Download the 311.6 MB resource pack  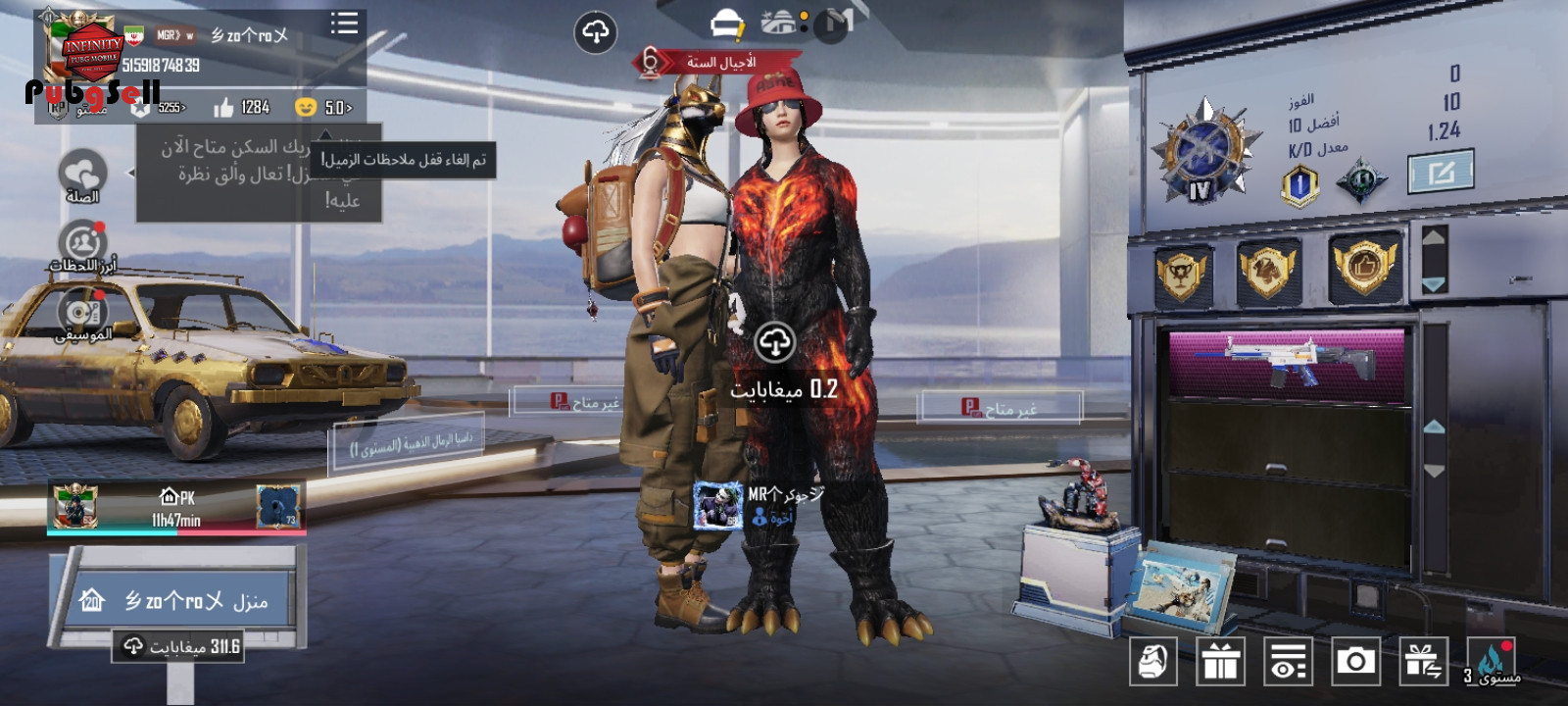pos(178,646)
